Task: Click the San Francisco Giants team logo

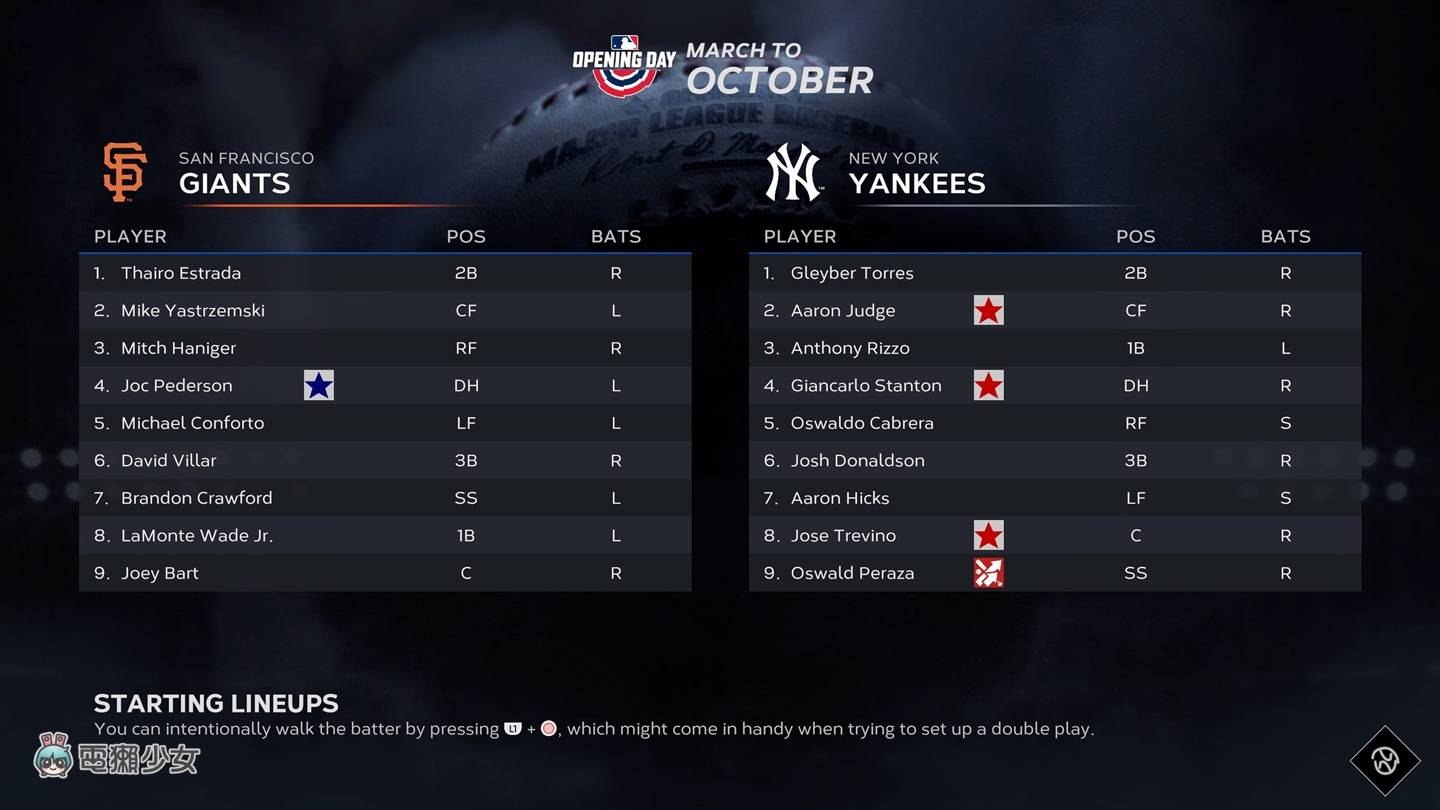Action: 123,170
